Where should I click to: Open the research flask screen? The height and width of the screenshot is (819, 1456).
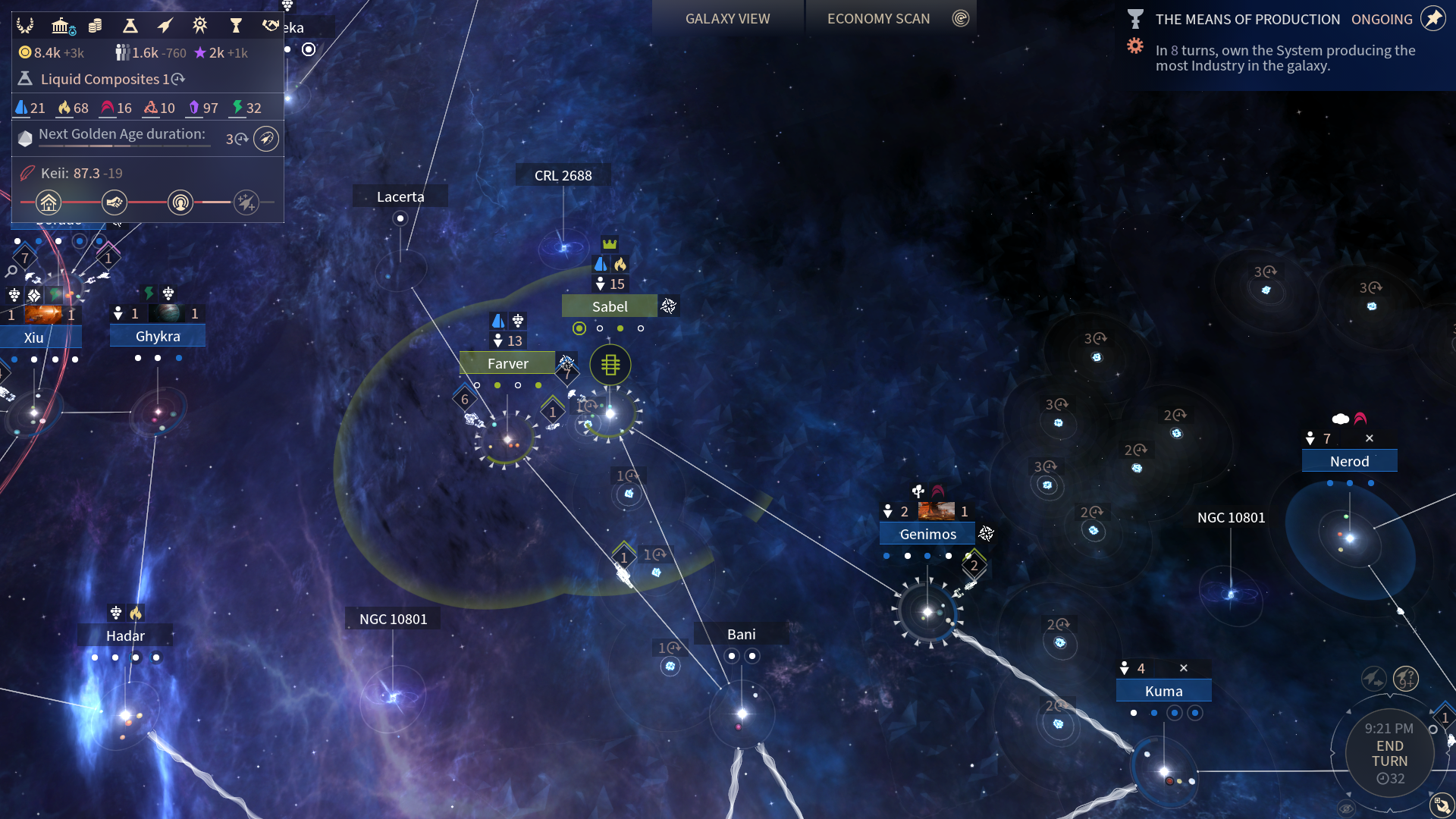(x=130, y=26)
